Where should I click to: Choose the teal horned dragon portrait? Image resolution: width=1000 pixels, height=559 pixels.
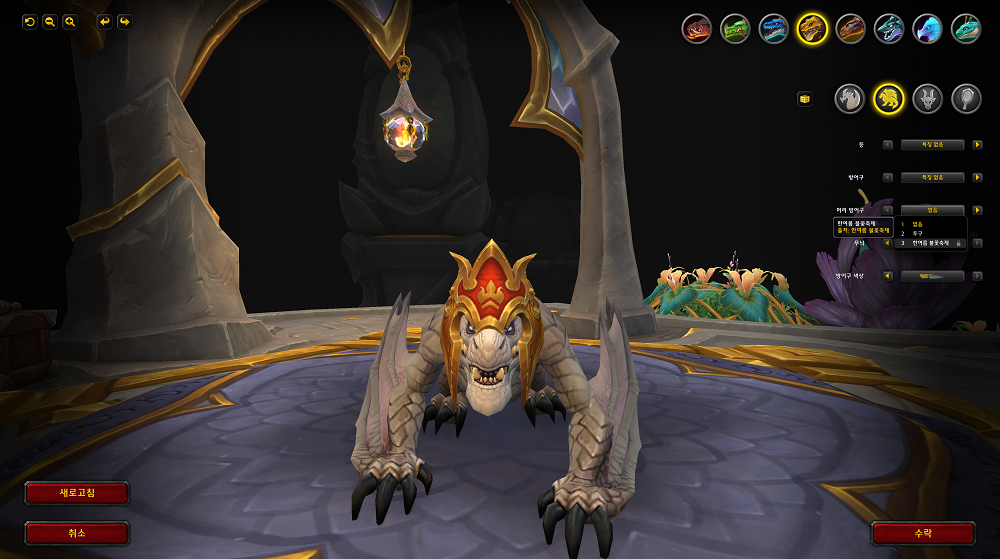click(965, 28)
